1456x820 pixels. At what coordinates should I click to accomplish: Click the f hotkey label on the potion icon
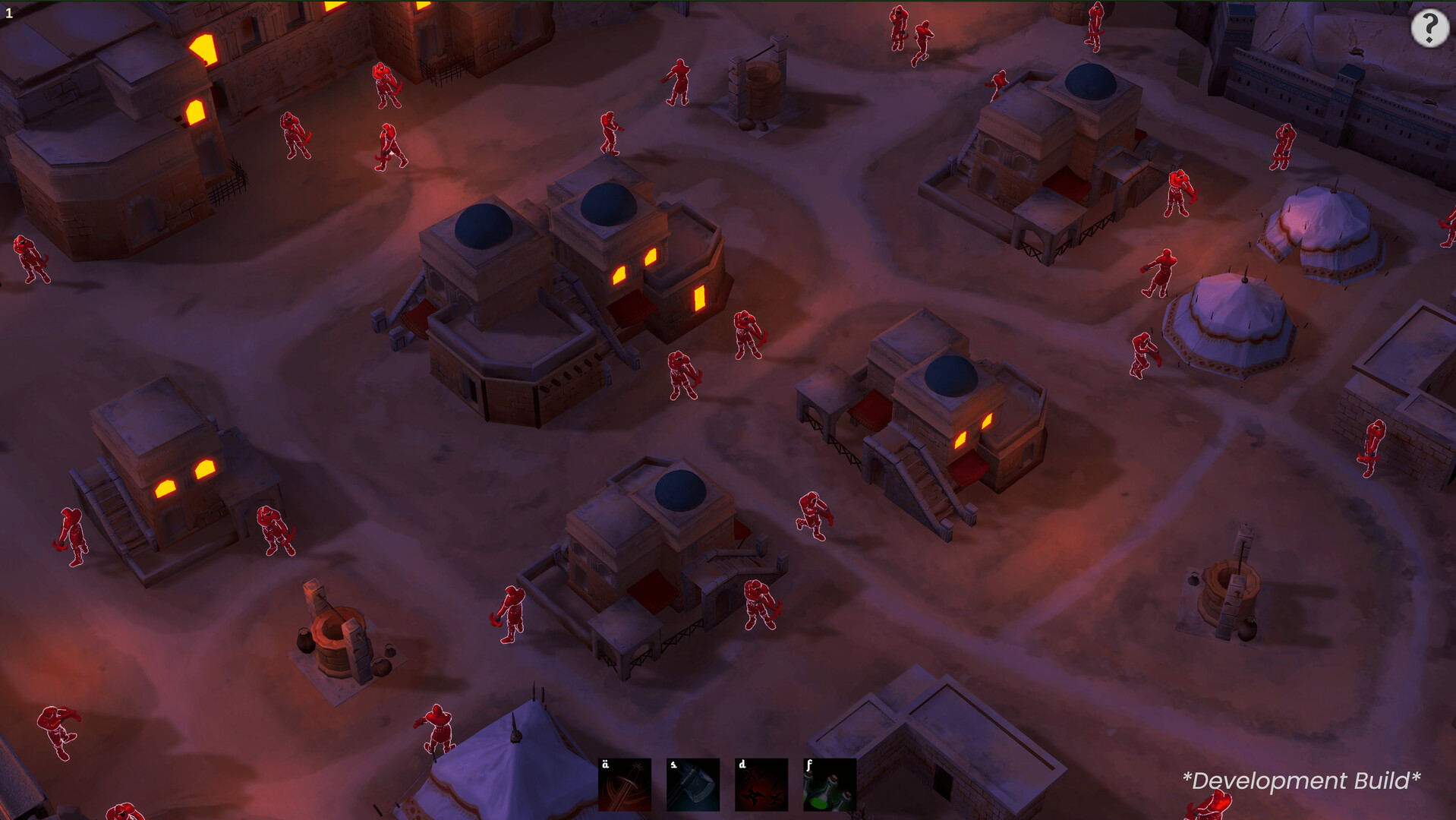click(x=810, y=765)
